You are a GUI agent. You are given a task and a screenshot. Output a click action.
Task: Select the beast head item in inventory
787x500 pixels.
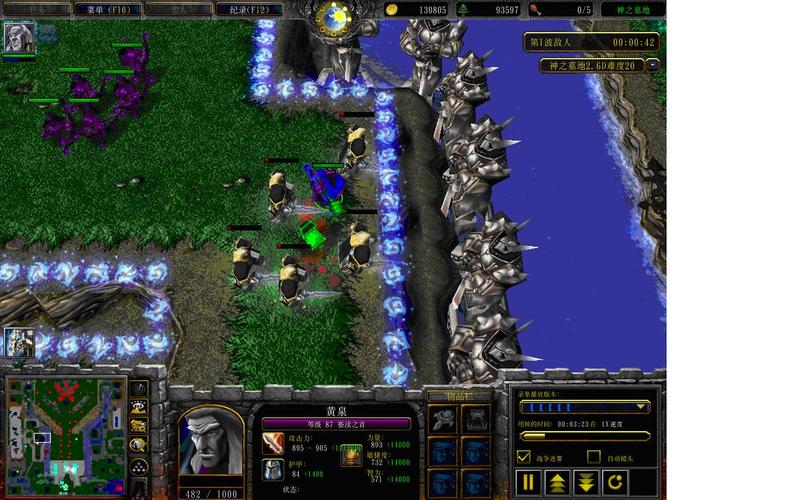(476, 420)
